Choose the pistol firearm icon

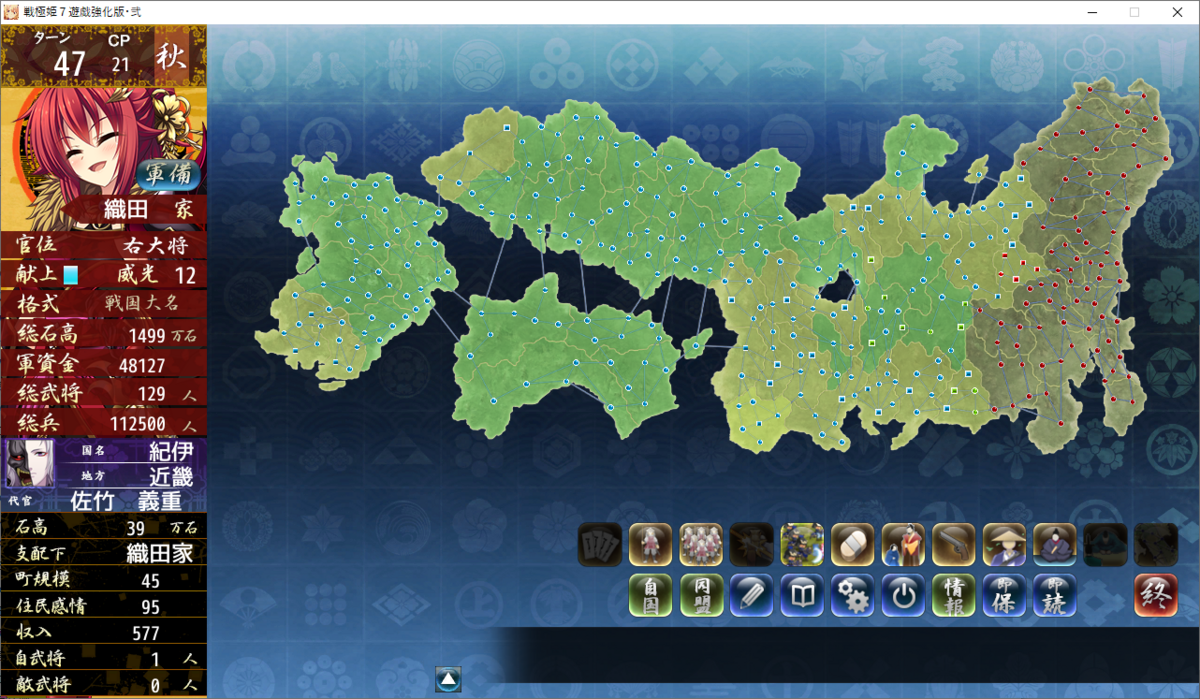[x=953, y=545]
